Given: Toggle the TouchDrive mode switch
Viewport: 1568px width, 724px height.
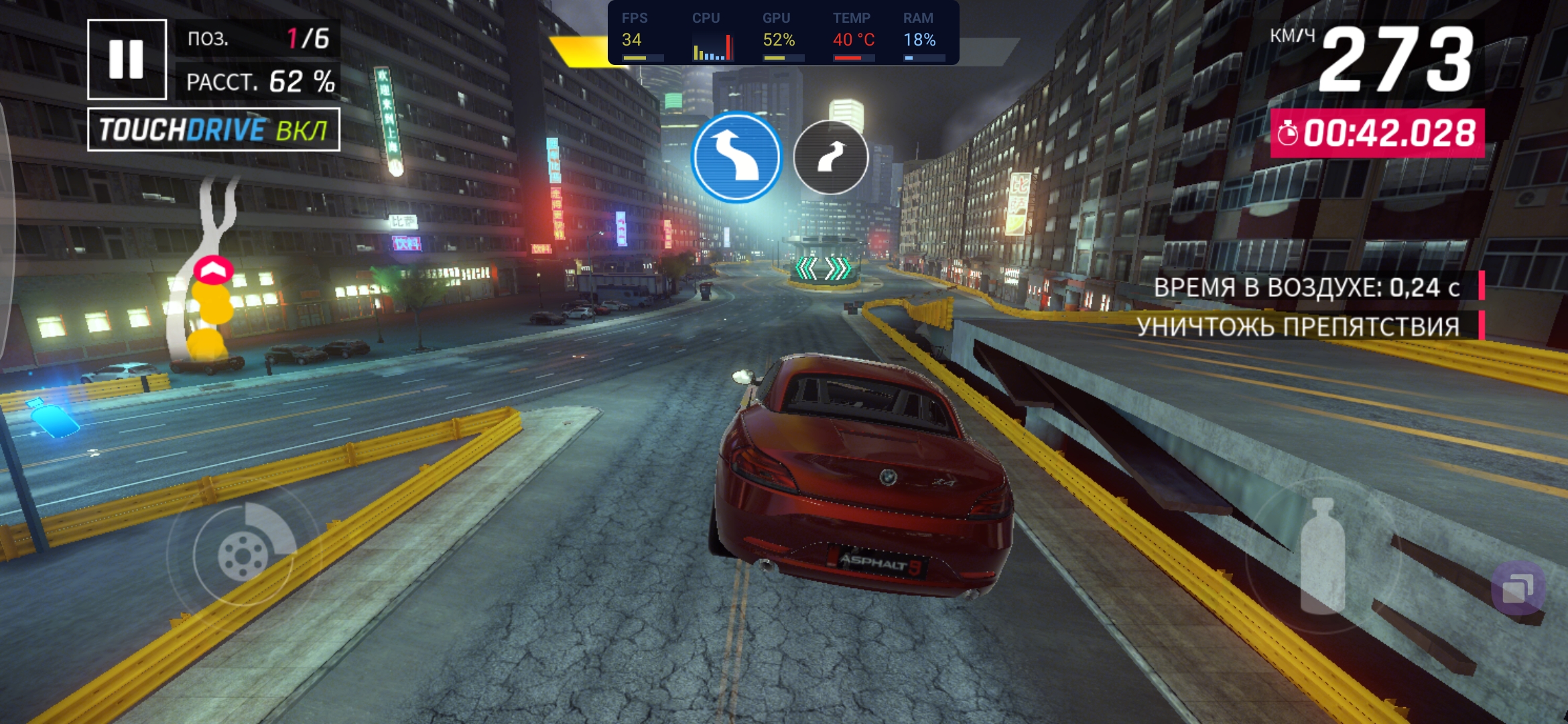Looking at the screenshot, I should (214, 129).
